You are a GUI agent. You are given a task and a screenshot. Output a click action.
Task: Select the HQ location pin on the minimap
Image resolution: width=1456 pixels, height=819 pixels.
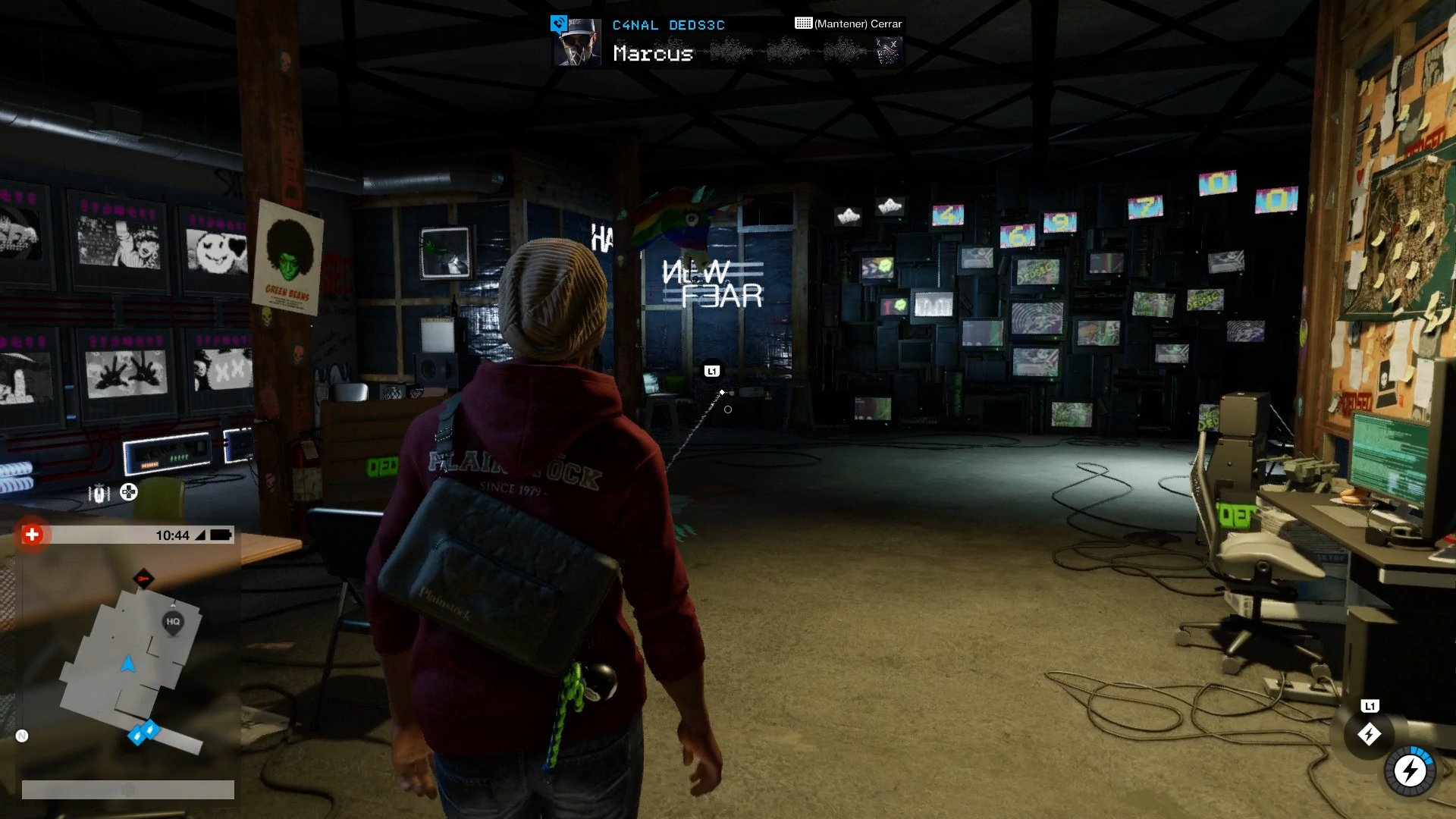point(173,621)
